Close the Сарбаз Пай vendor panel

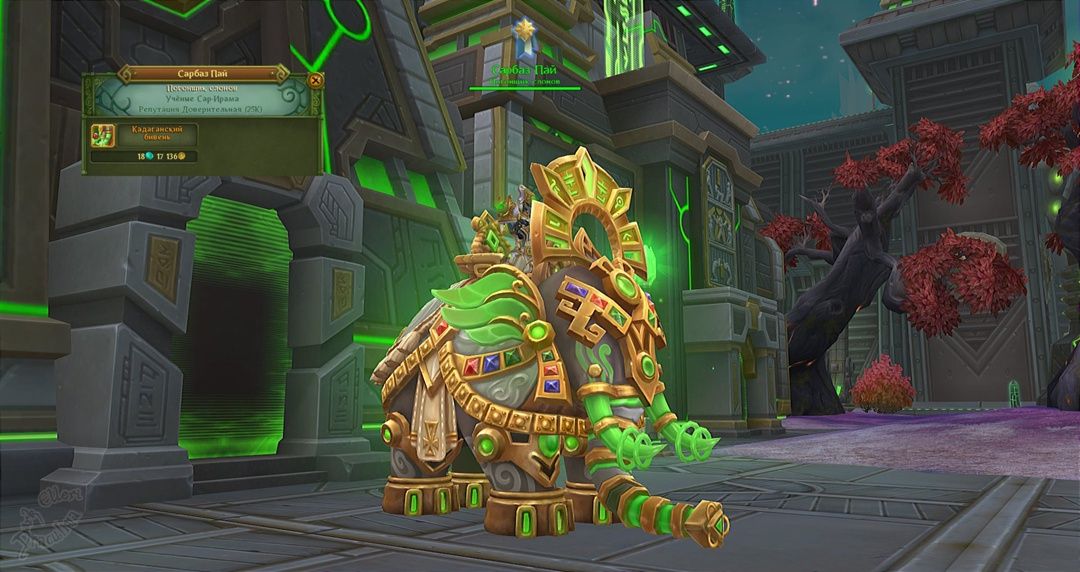(x=316, y=80)
